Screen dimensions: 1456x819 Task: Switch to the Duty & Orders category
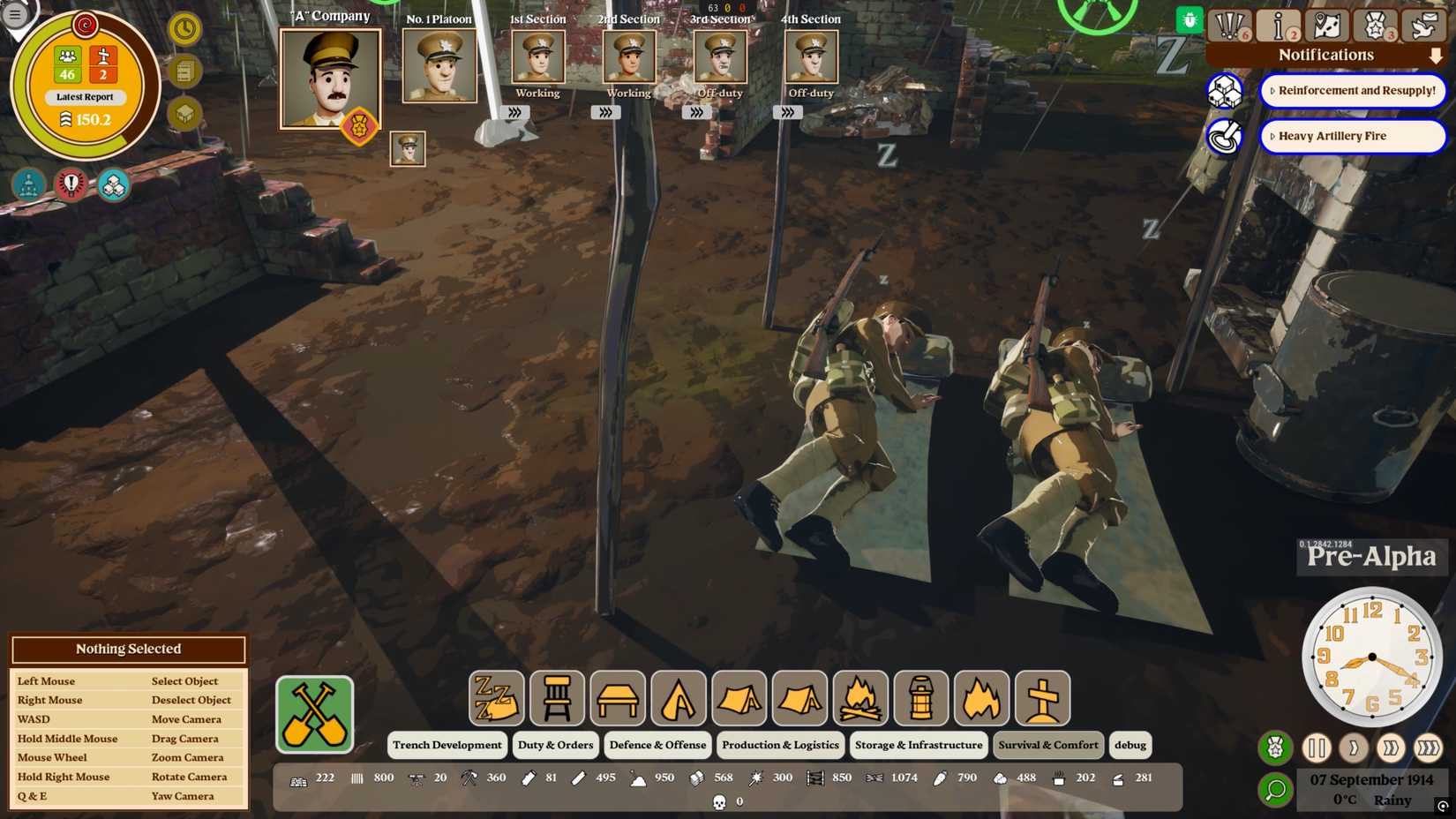click(x=555, y=745)
